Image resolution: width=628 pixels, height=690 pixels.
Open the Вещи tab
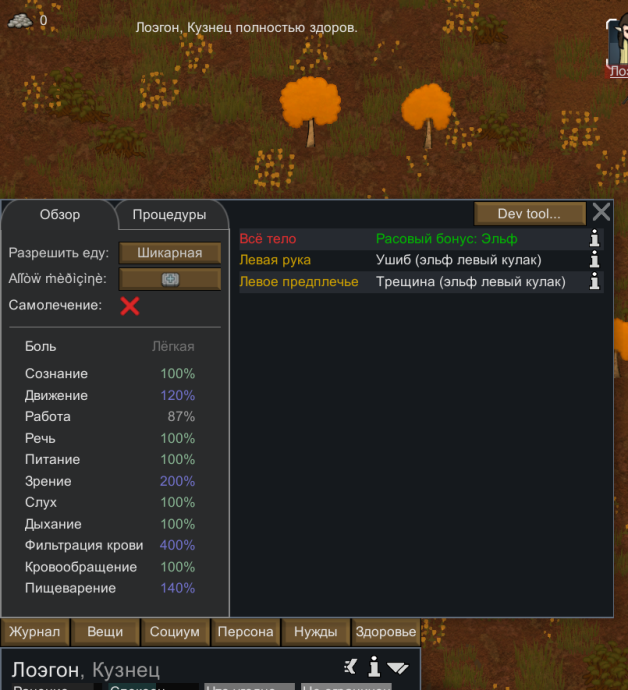coord(105,632)
